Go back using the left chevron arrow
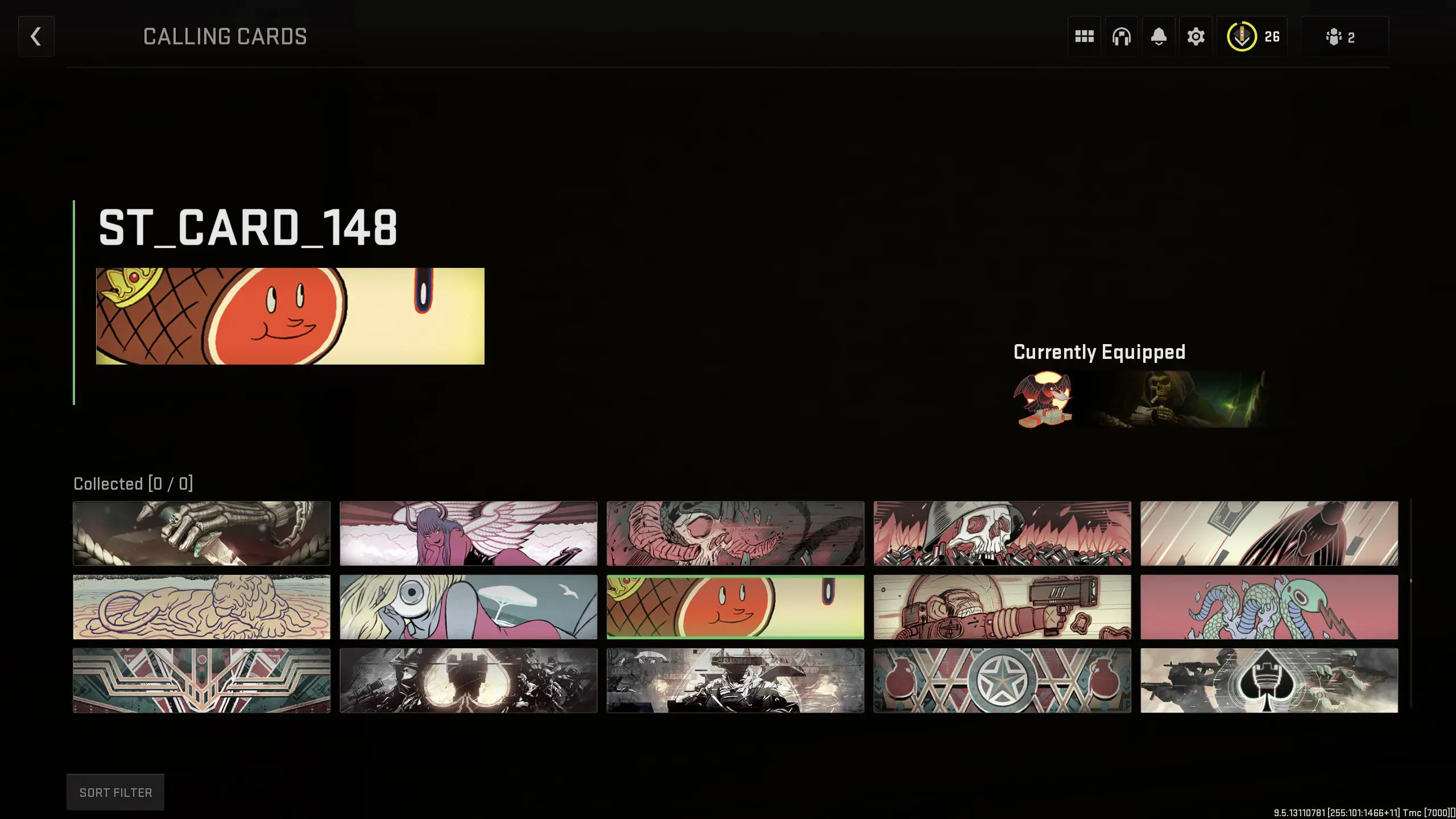This screenshot has width=1456, height=819. click(36, 36)
